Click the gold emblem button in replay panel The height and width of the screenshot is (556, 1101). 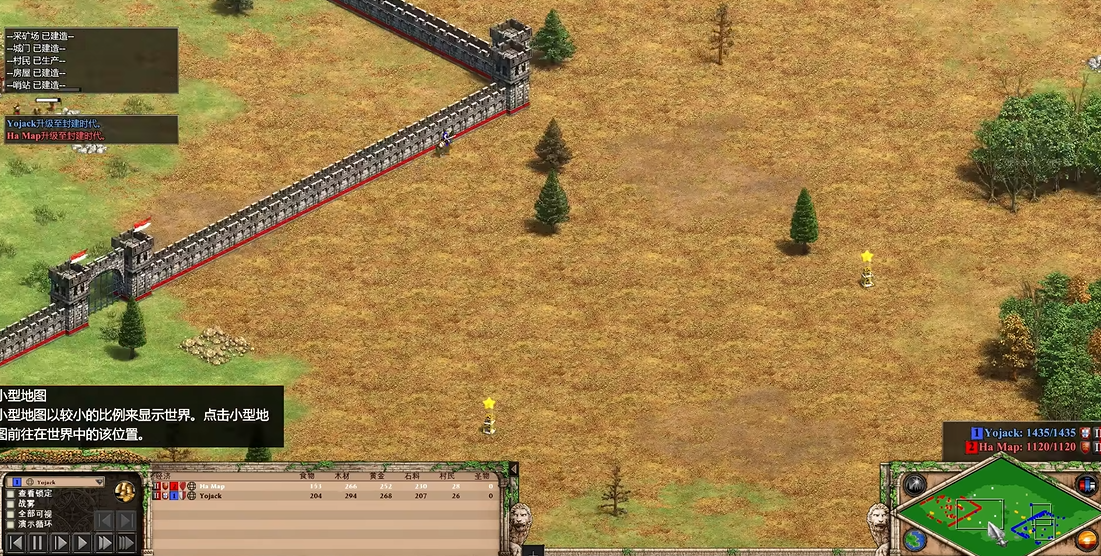[125, 490]
